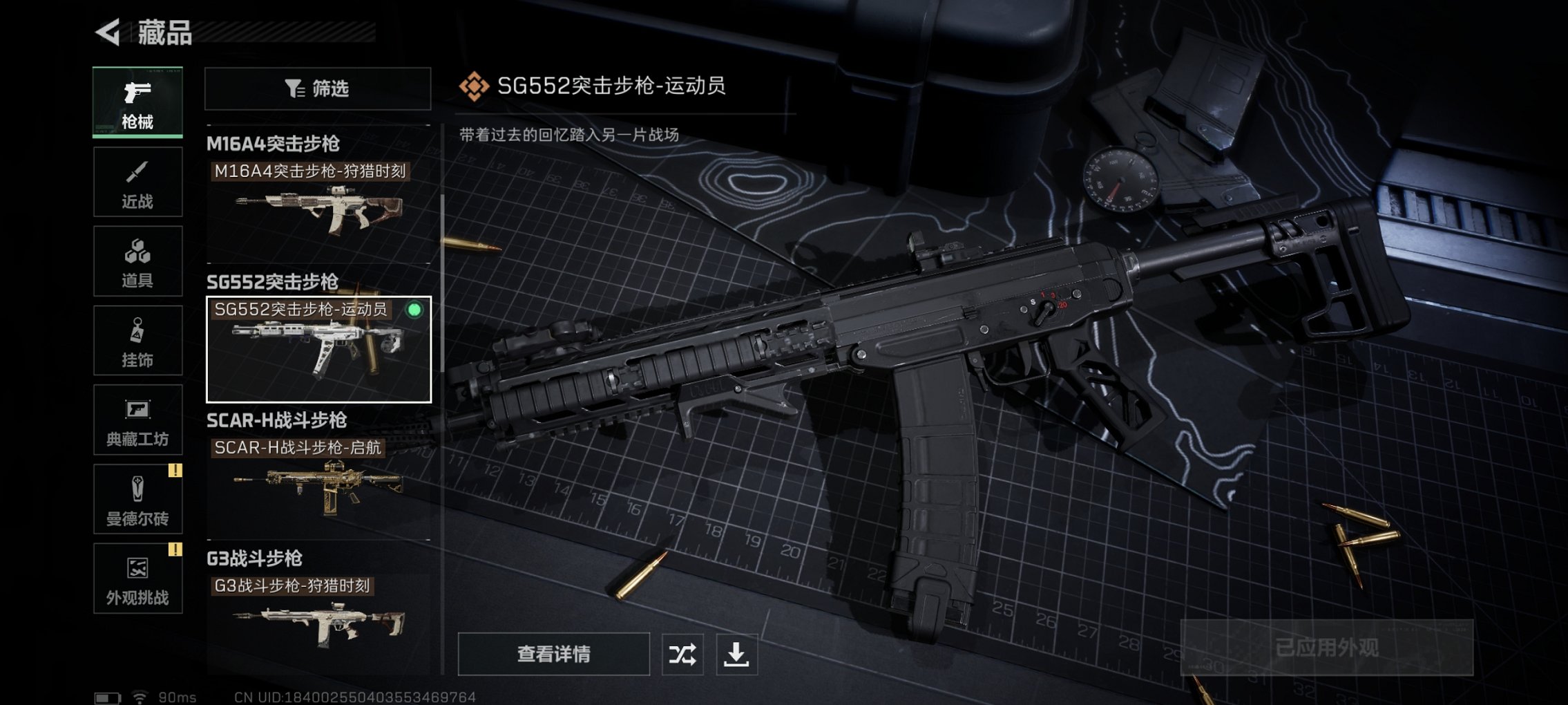Screen dimensions: 1568x705
Task: Open the 近战 melee category icon
Action: click(137, 181)
